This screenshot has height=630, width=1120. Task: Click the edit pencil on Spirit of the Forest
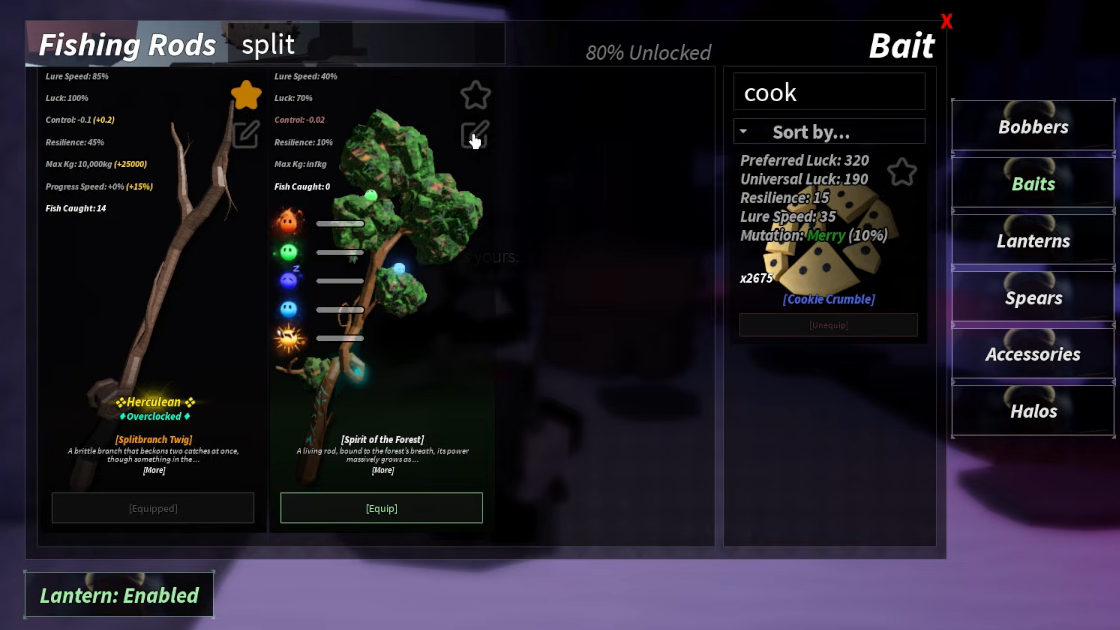click(x=475, y=134)
